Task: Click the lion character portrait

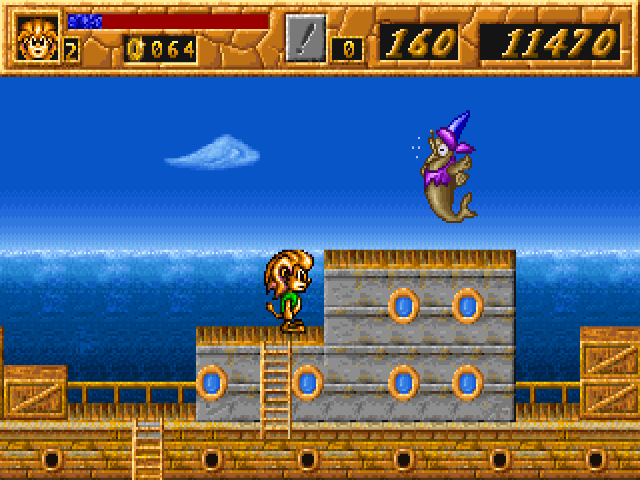Action: [38, 38]
